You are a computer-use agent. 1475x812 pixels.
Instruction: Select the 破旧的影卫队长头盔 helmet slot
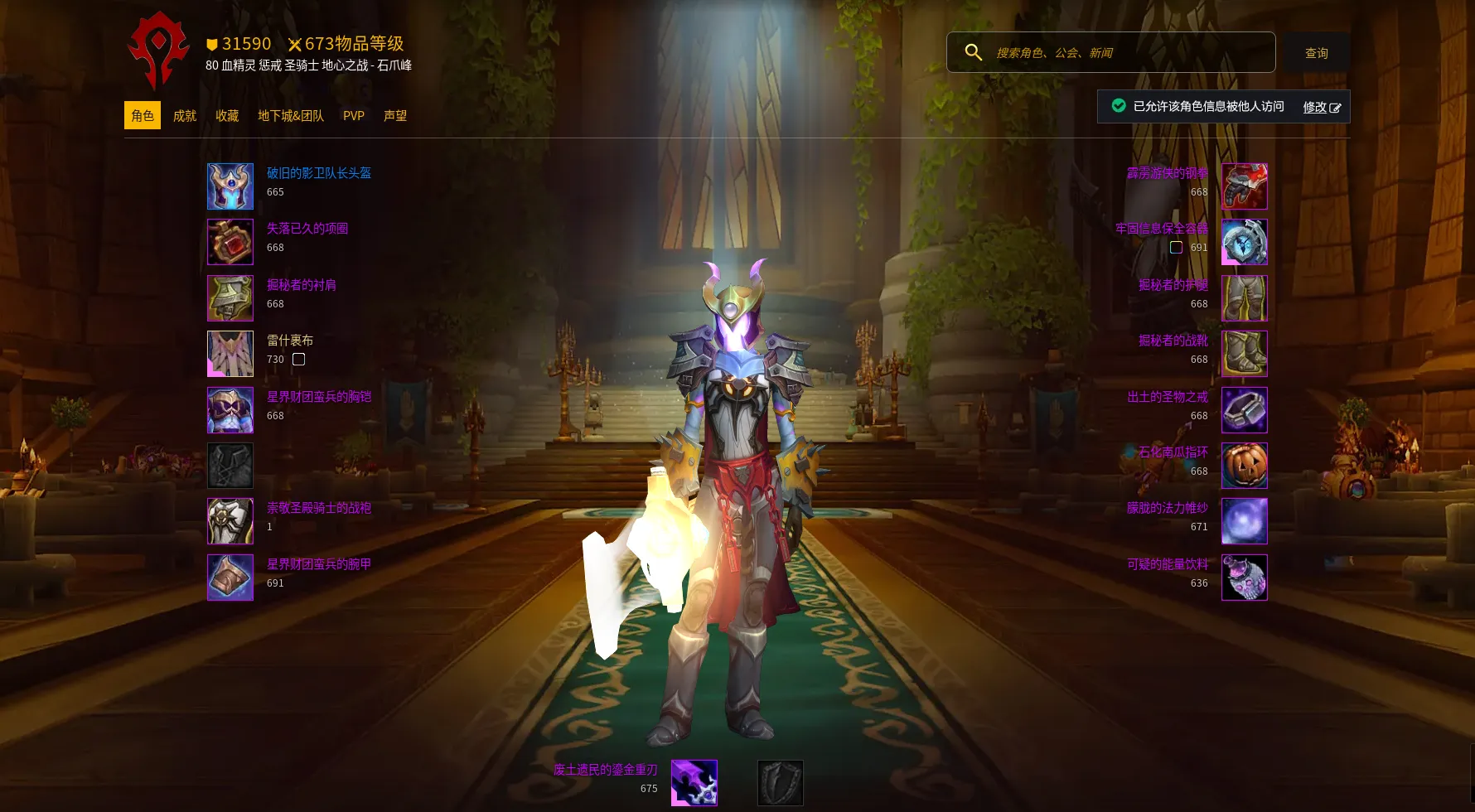tap(230, 186)
